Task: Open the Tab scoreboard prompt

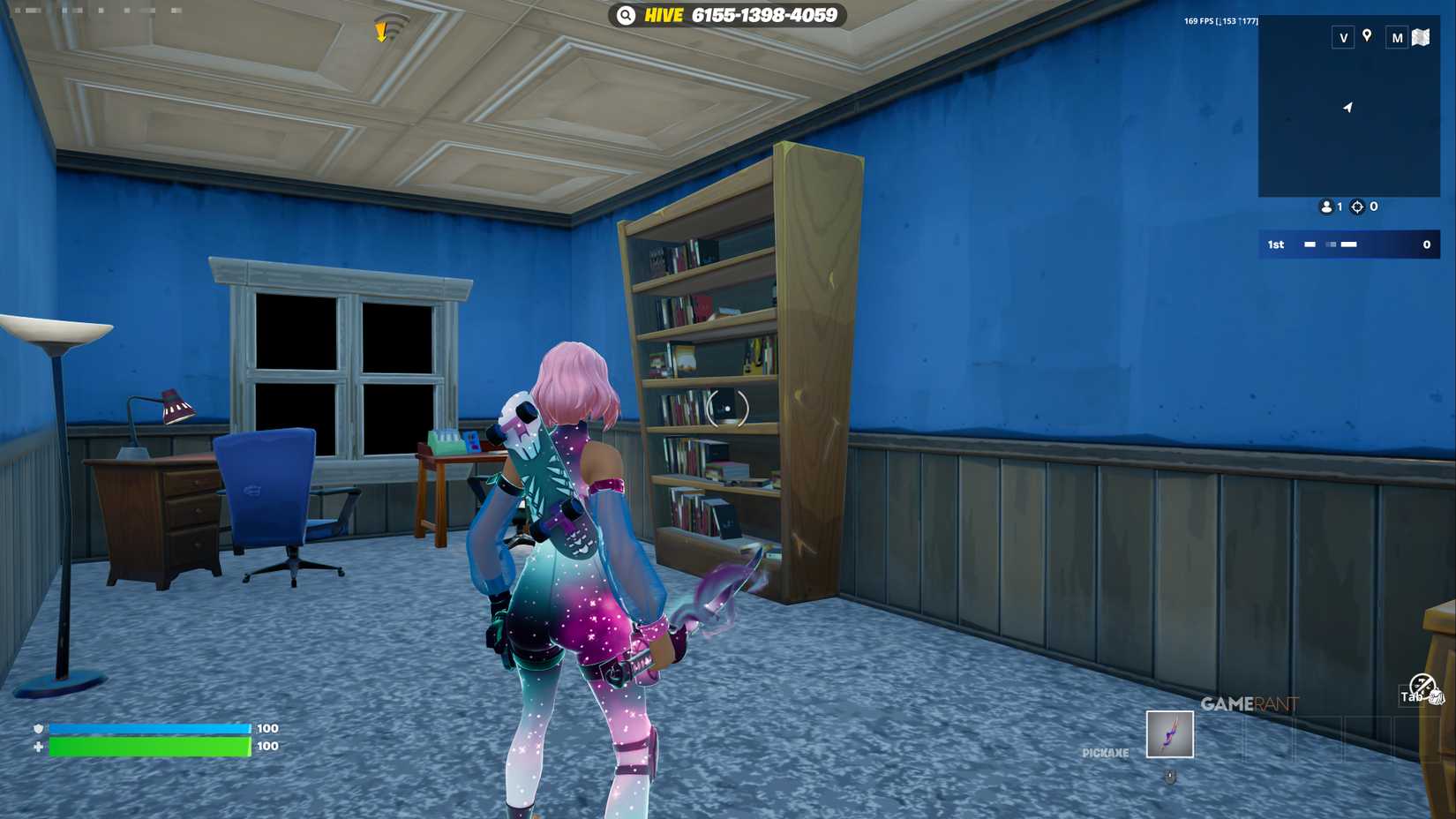Action: point(1413,696)
